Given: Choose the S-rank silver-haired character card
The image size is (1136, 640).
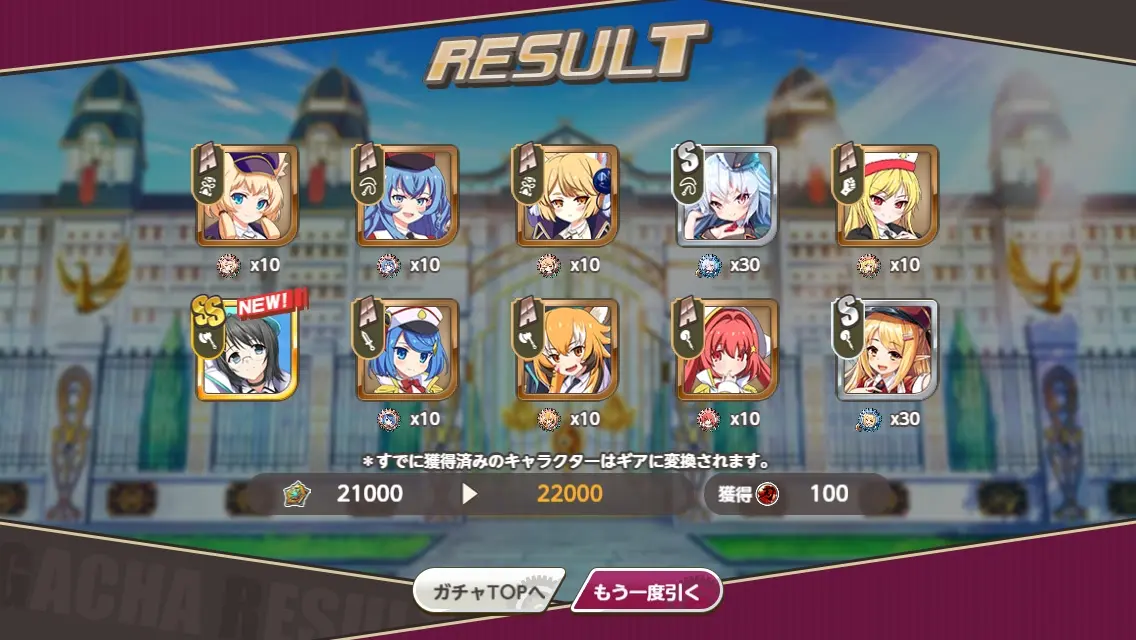Looking at the screenshot, I should tap(726, 196).
